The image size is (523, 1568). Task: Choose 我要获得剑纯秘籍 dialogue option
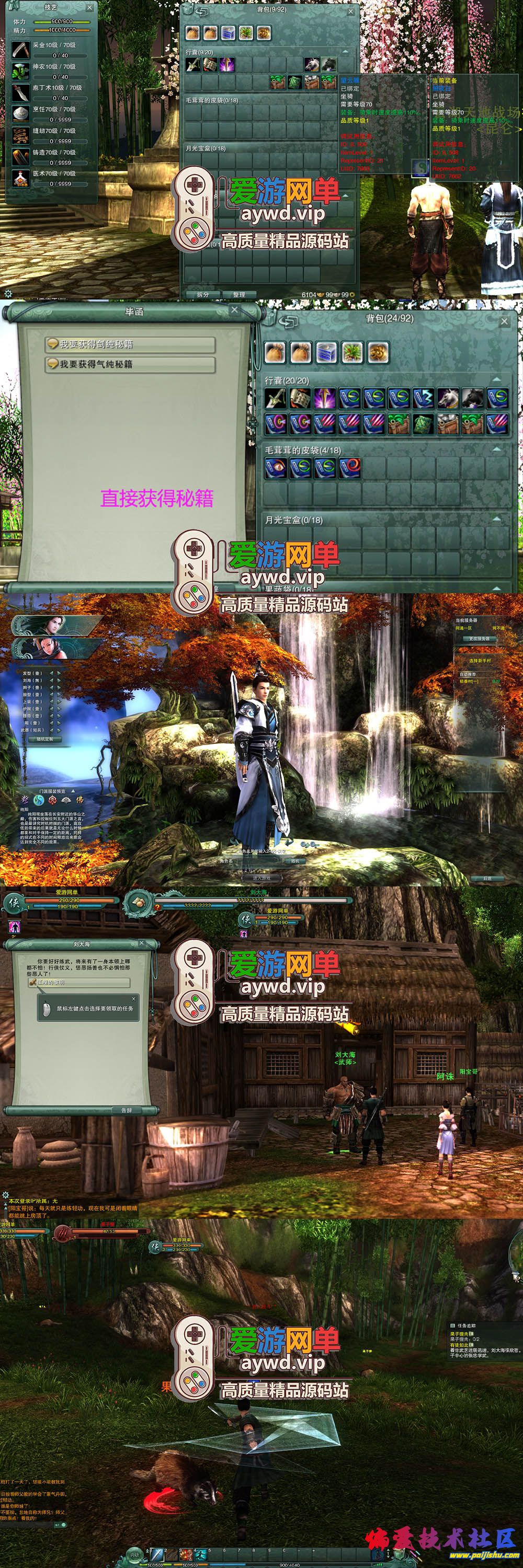point(130,344)
